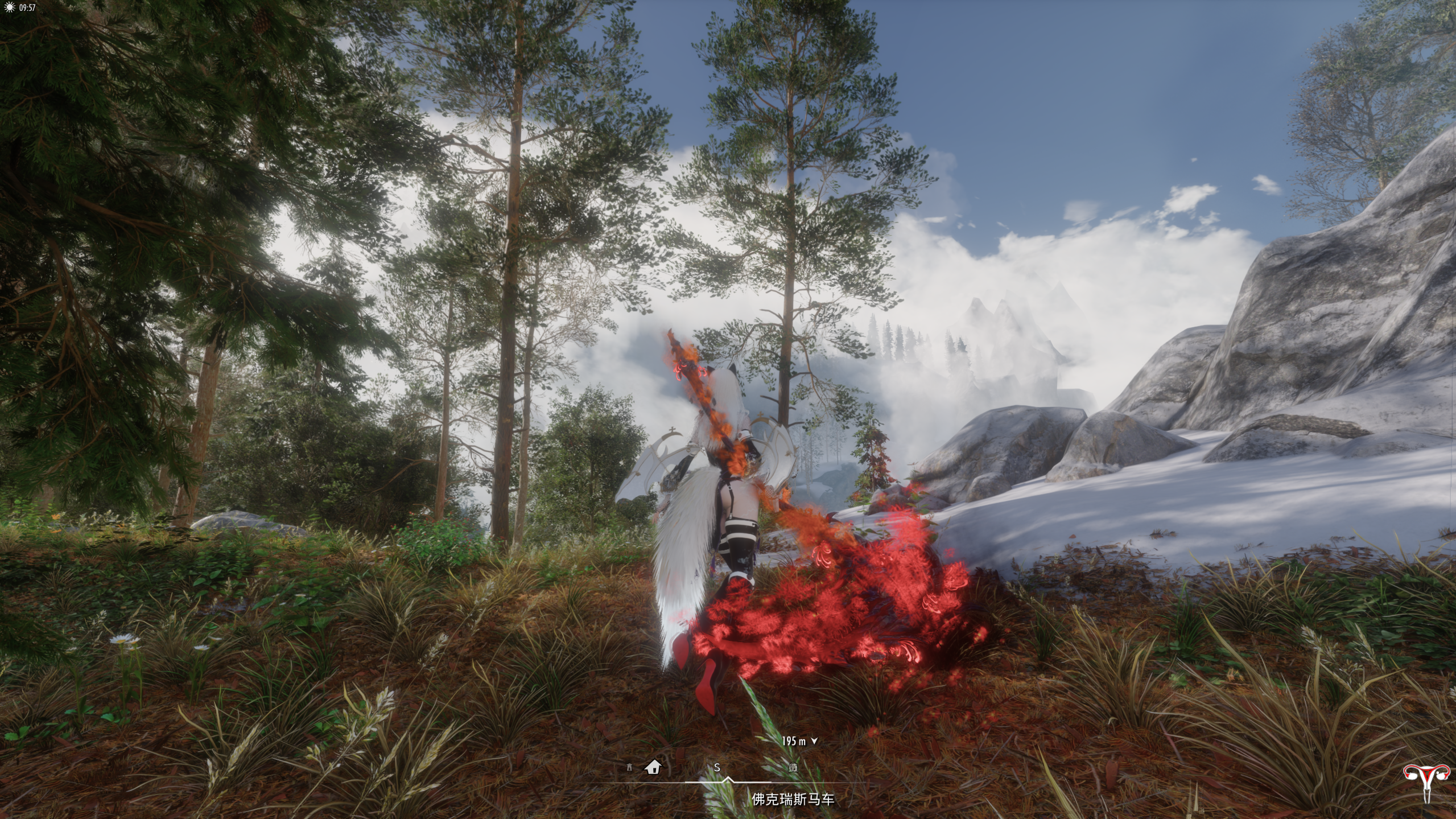1456x819 pixels.
Task: Click the house marker on the compass
Action: (653, 767)
